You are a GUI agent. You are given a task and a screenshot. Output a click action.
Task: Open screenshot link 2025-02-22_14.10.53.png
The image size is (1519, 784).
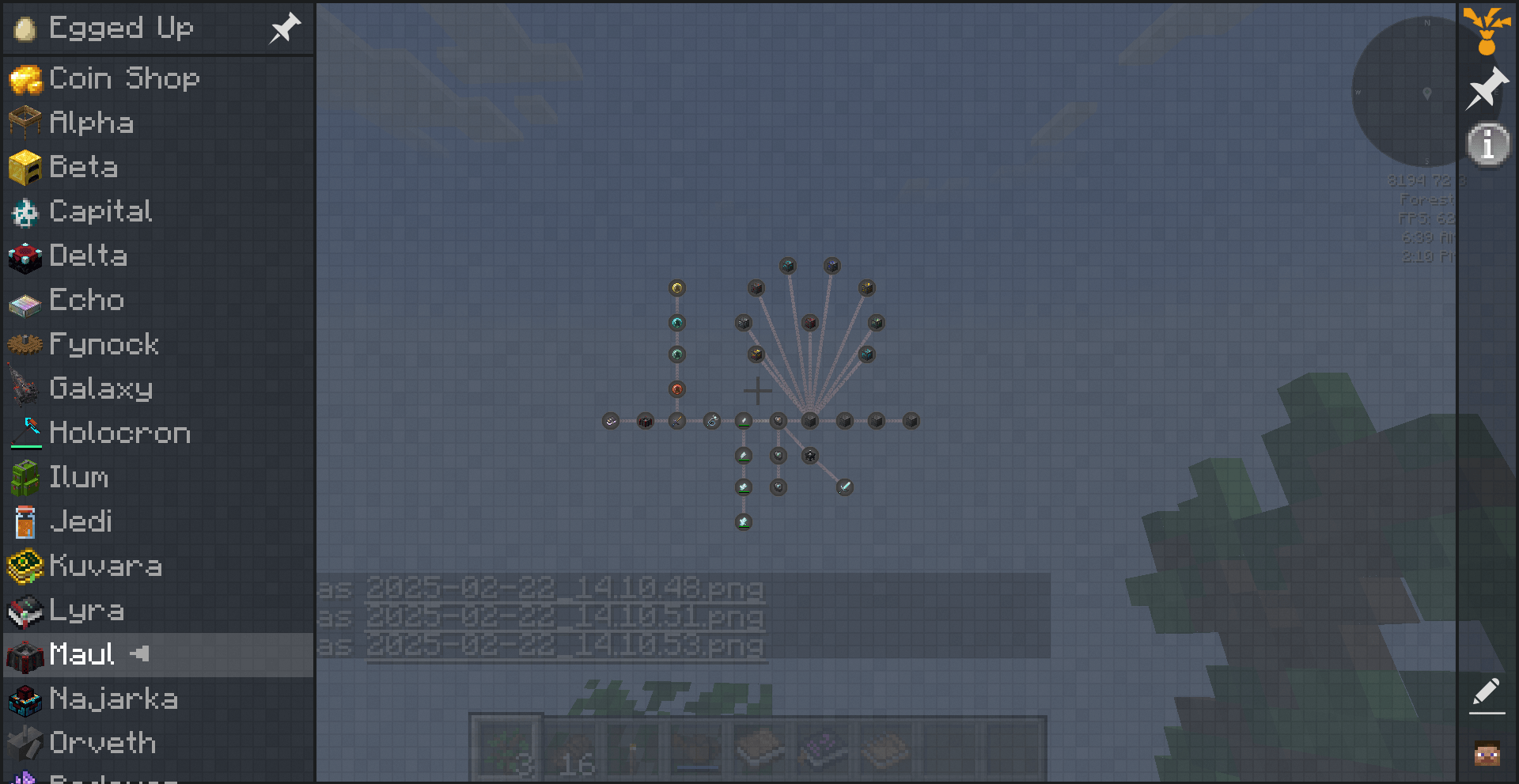pyautogui.click(x=566, y=646)
